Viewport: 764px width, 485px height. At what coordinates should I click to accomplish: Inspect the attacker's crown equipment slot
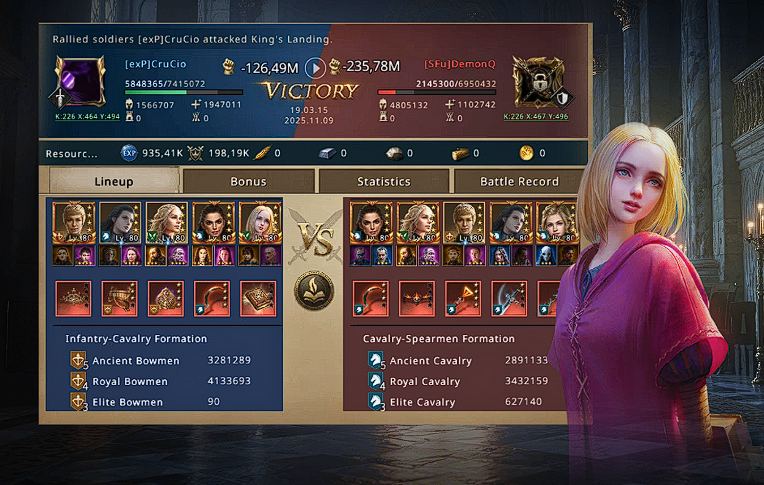[73, 298]
